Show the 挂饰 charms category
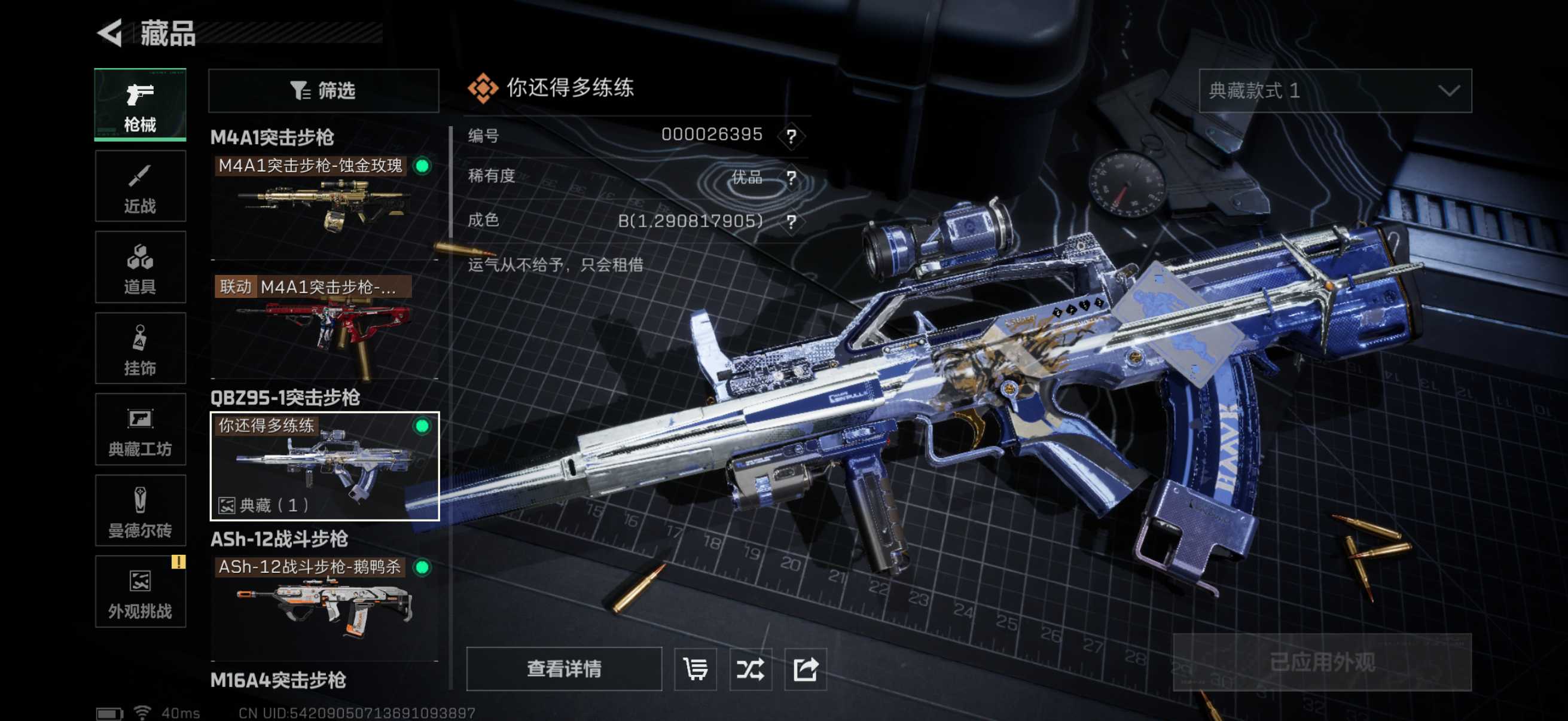 140,349
